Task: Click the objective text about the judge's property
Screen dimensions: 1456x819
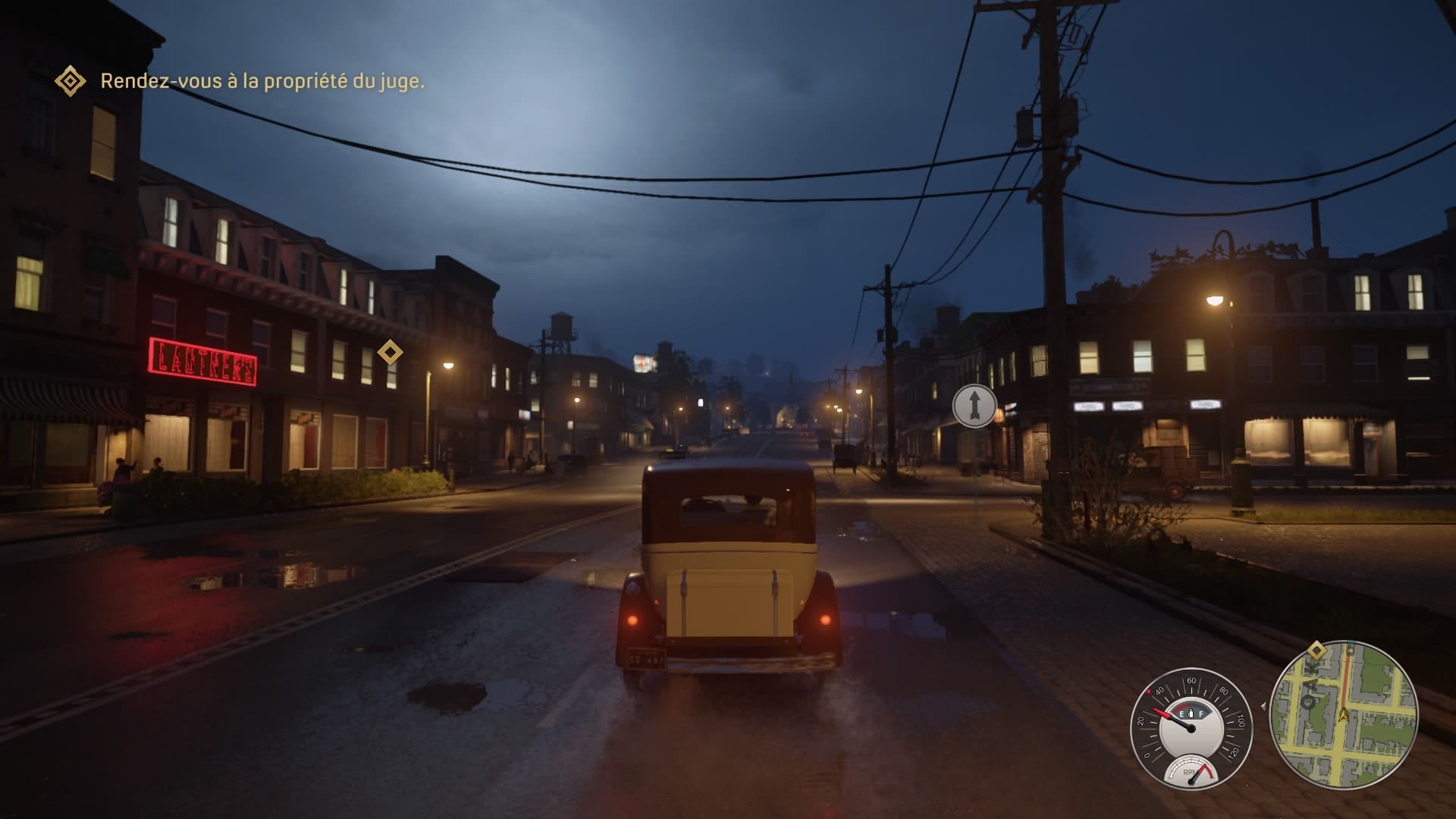Action: coord(262,81)
